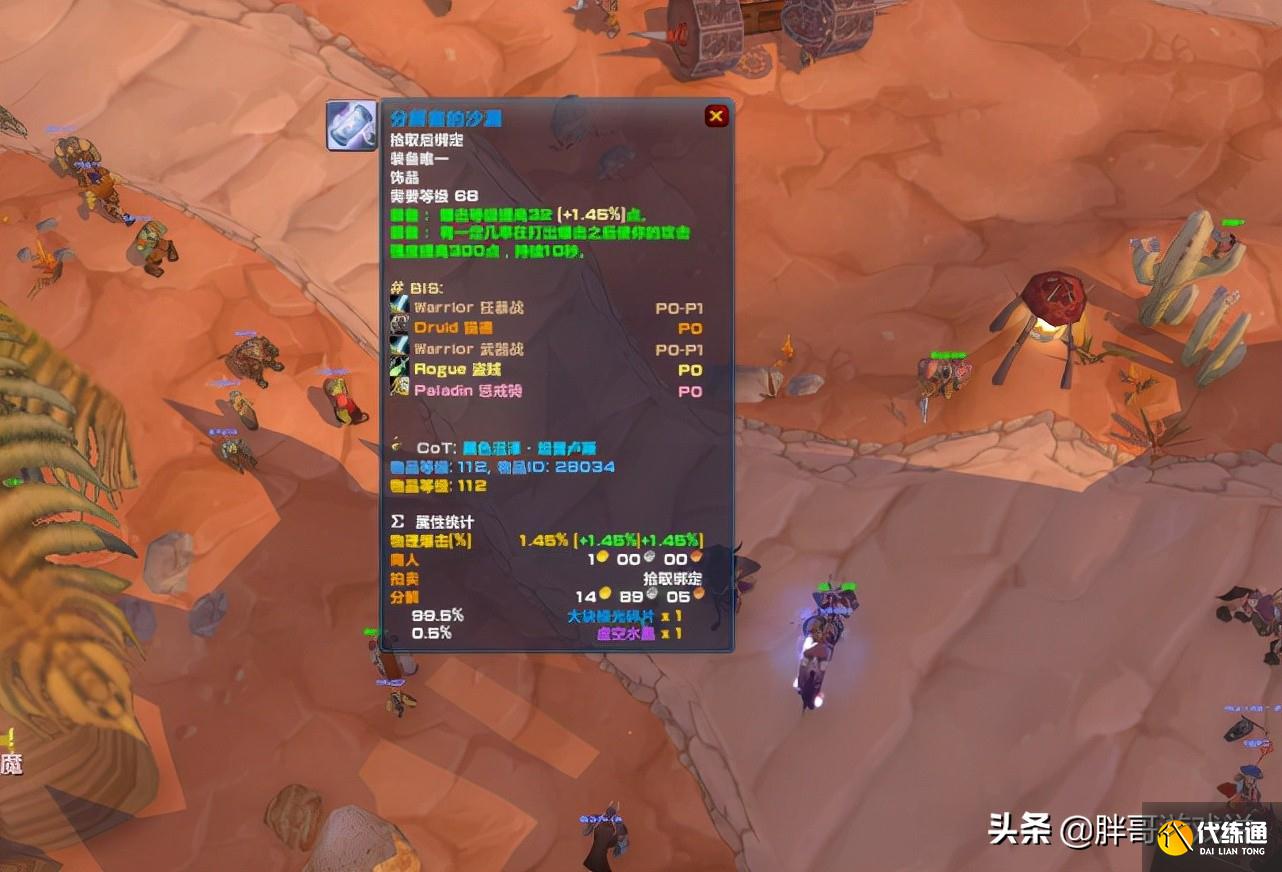Click the CoT dungeon icon before the instance name

[x=397, y=445]
